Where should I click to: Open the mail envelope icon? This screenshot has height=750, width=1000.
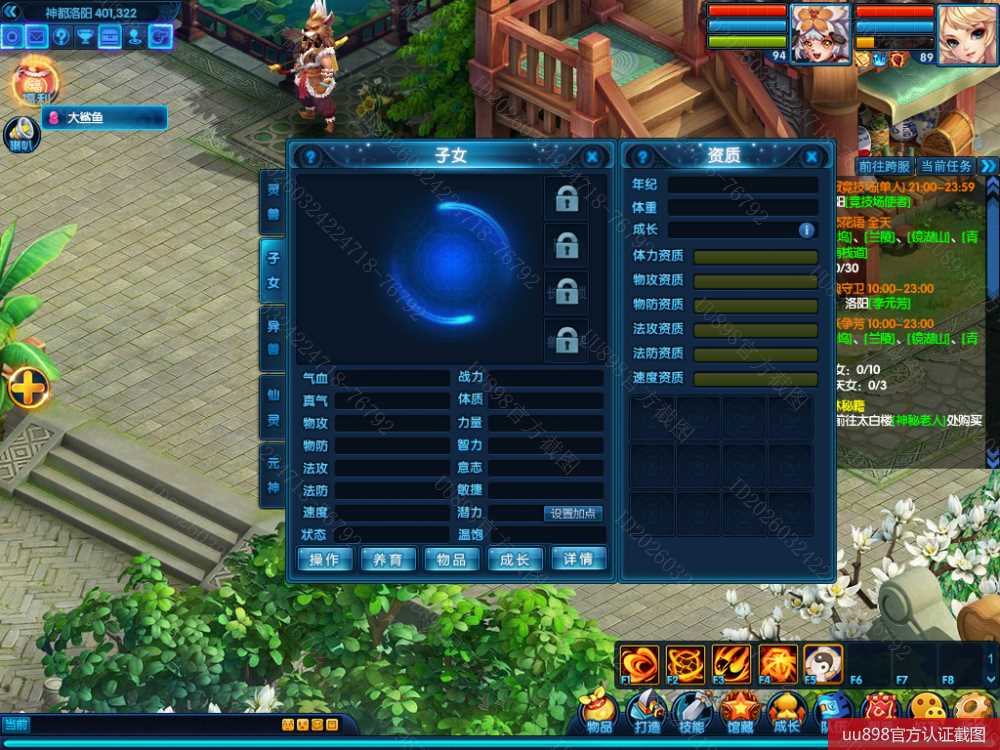37,38
